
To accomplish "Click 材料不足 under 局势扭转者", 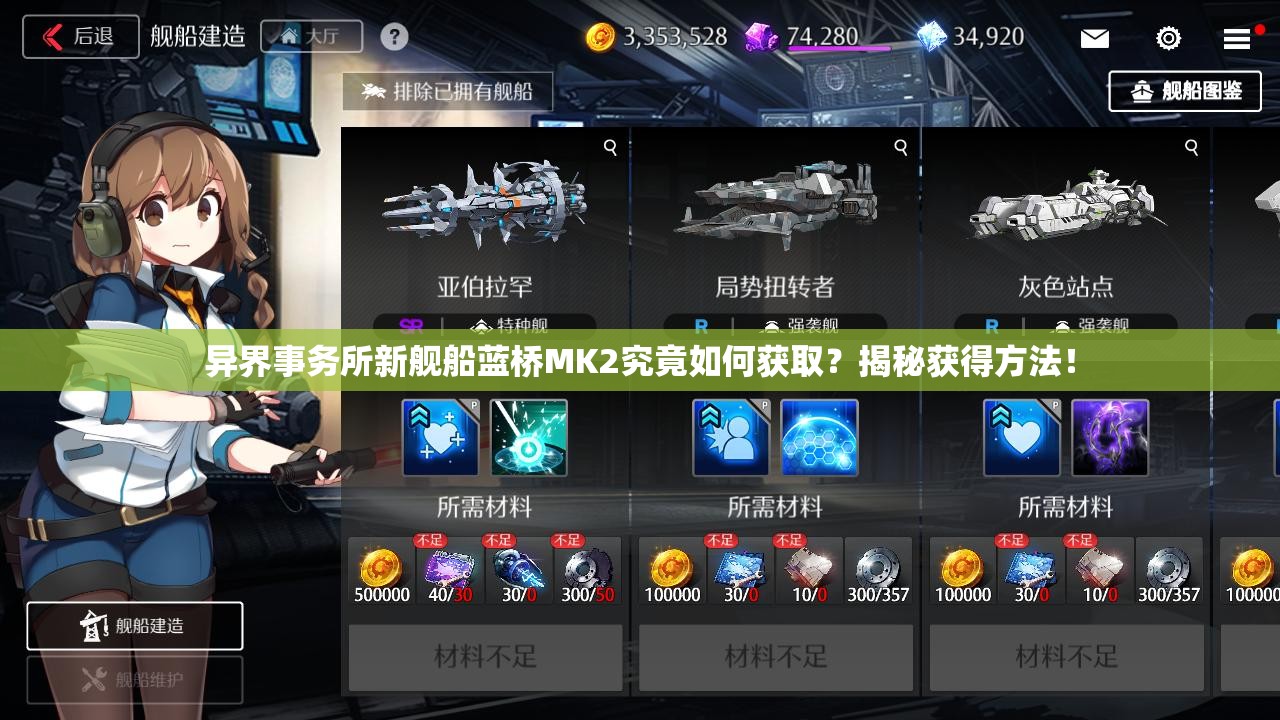I will (776, 657).
